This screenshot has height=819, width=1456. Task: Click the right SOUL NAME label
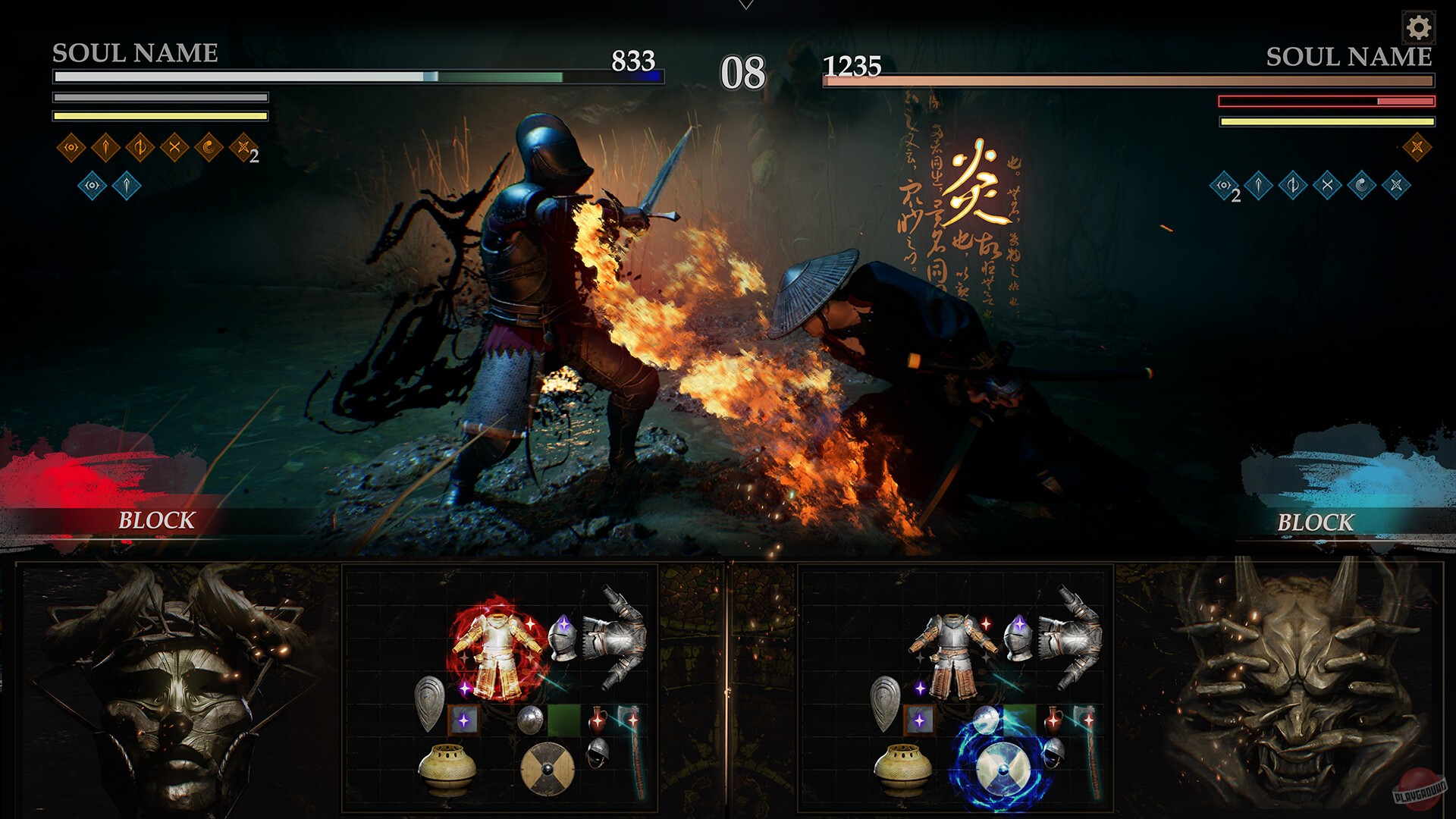[1348, 55]
